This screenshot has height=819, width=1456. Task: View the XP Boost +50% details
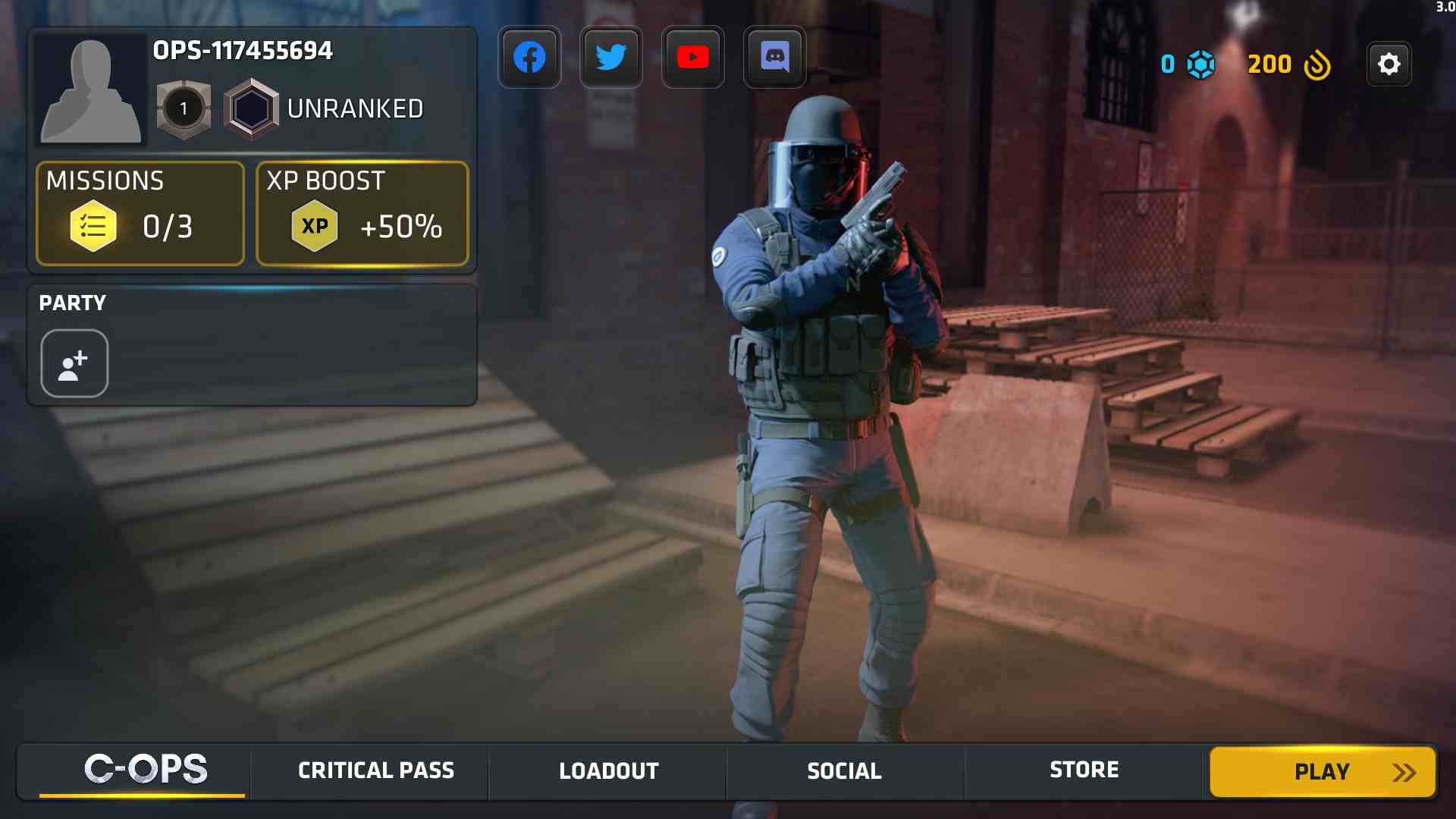(362, 214)
